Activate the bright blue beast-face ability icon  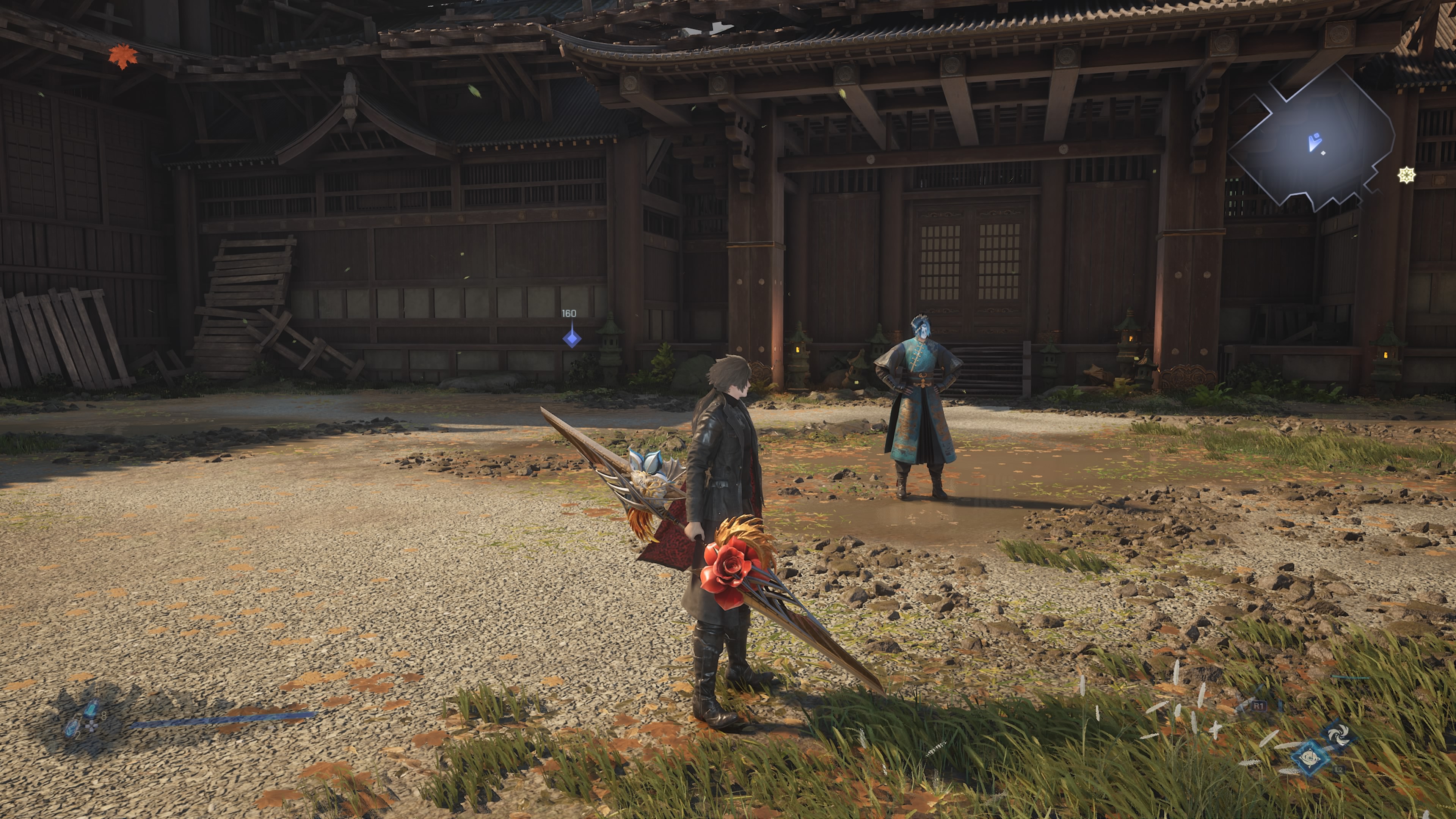(x=1310, y=757)
